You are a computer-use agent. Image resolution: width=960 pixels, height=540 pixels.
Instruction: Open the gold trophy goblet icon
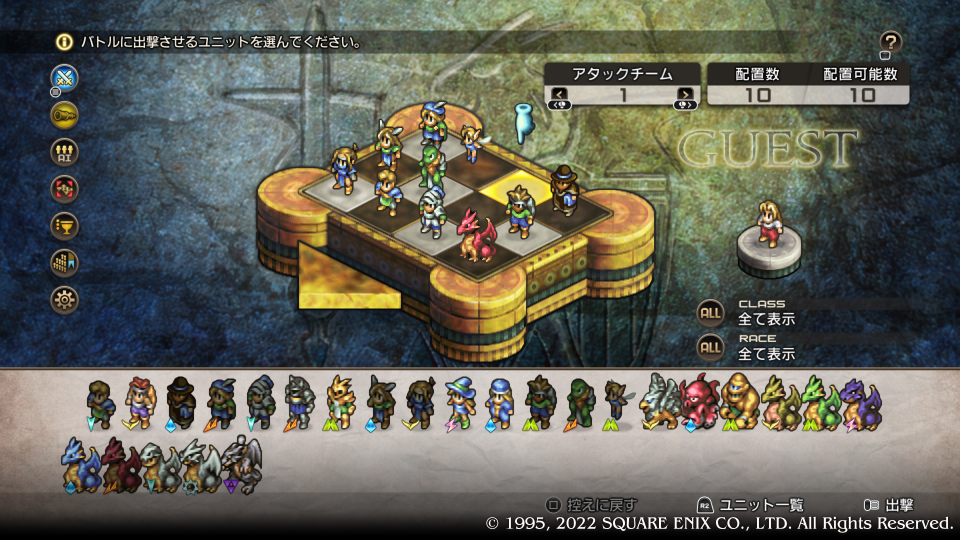click(65, 225)
